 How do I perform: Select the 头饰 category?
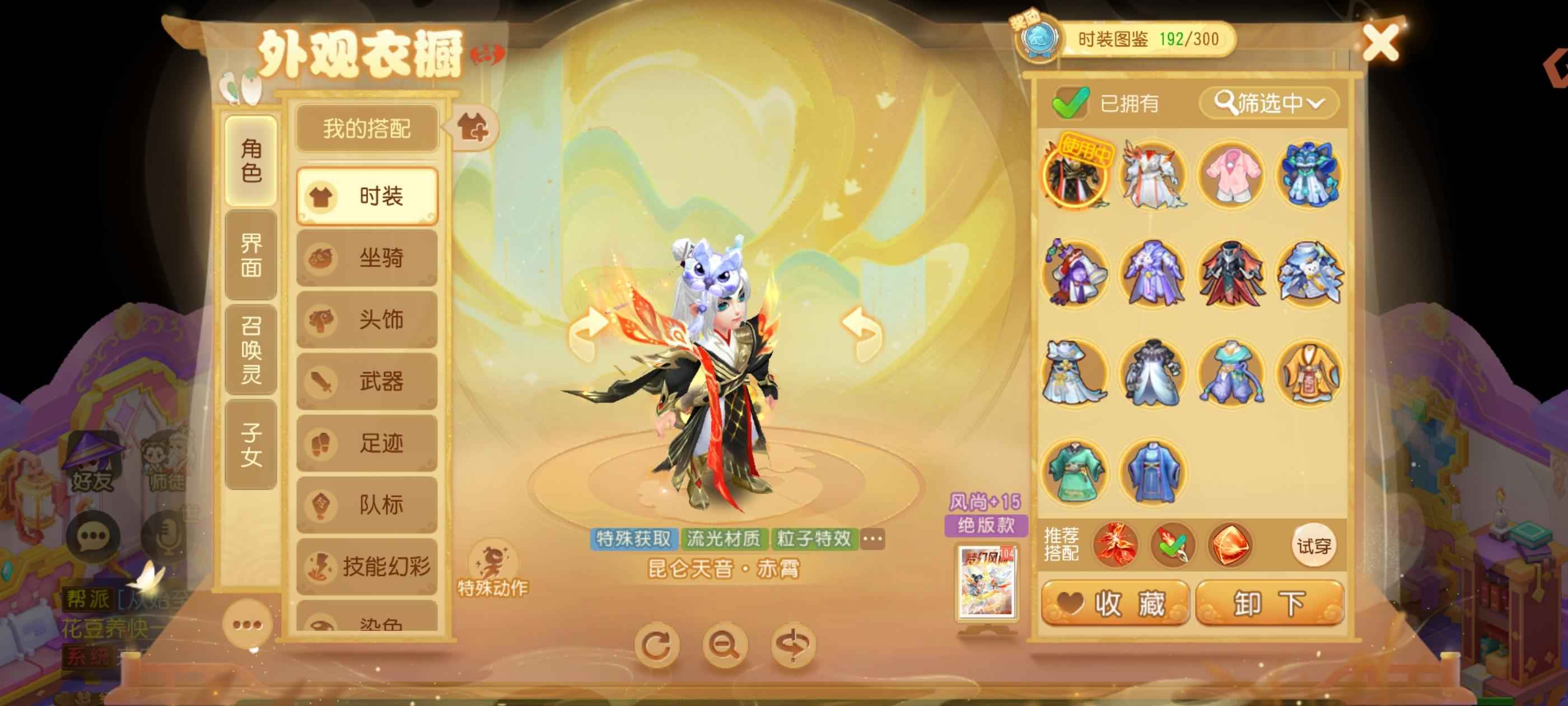click(366, 320)
